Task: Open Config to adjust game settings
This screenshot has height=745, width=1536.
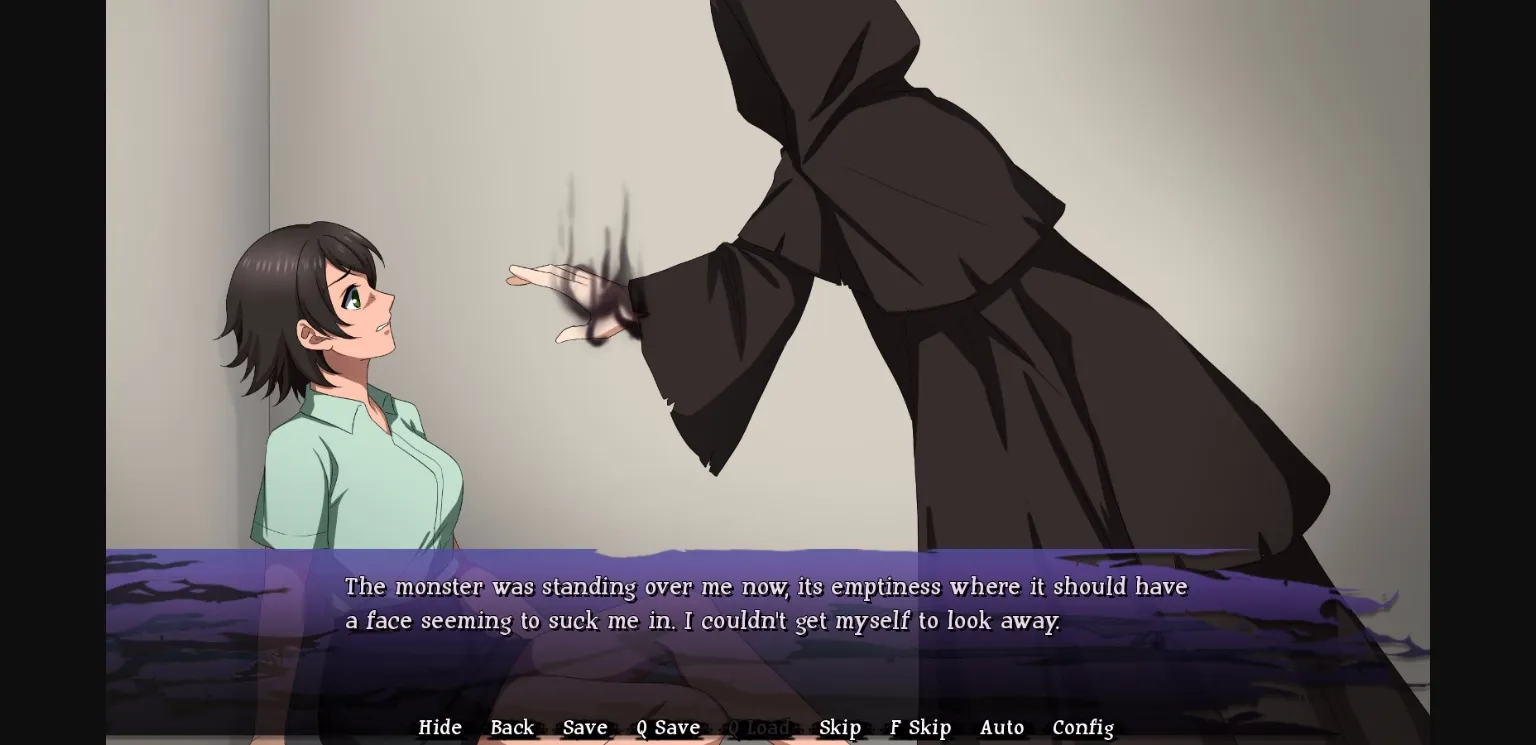Action: pos(1083,727)
